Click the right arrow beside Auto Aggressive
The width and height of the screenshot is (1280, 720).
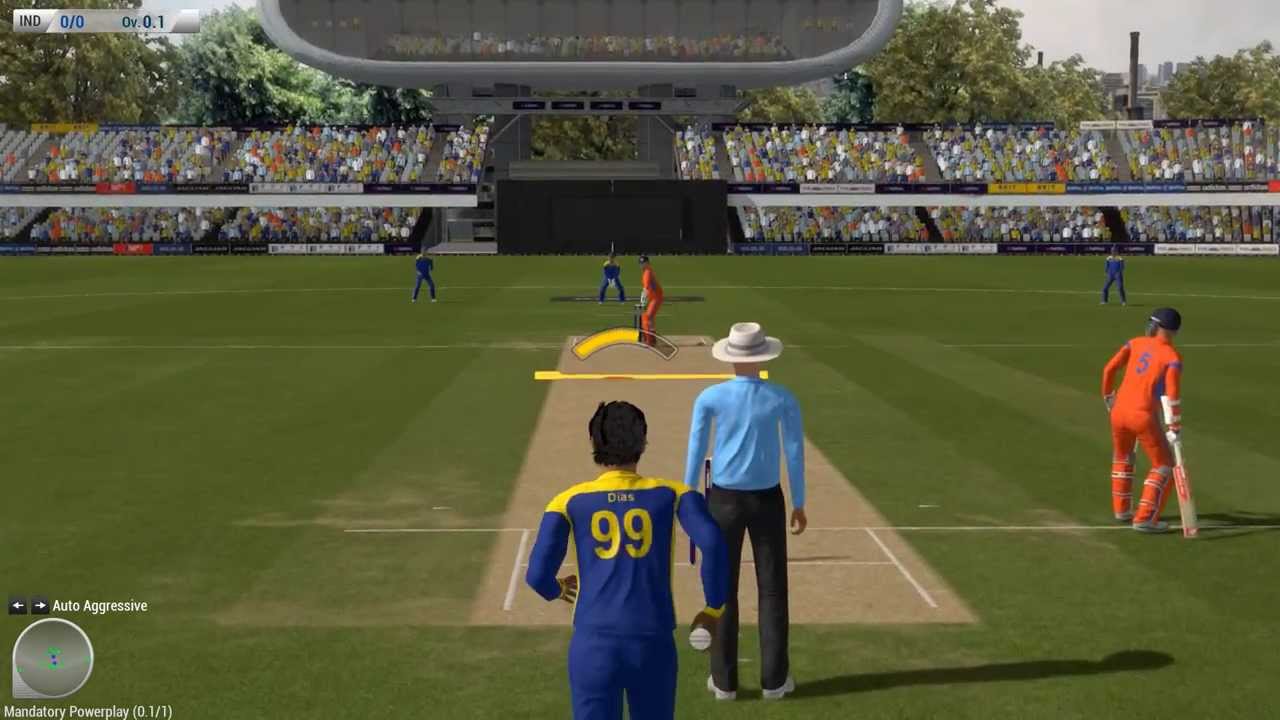tap(40, 605)
